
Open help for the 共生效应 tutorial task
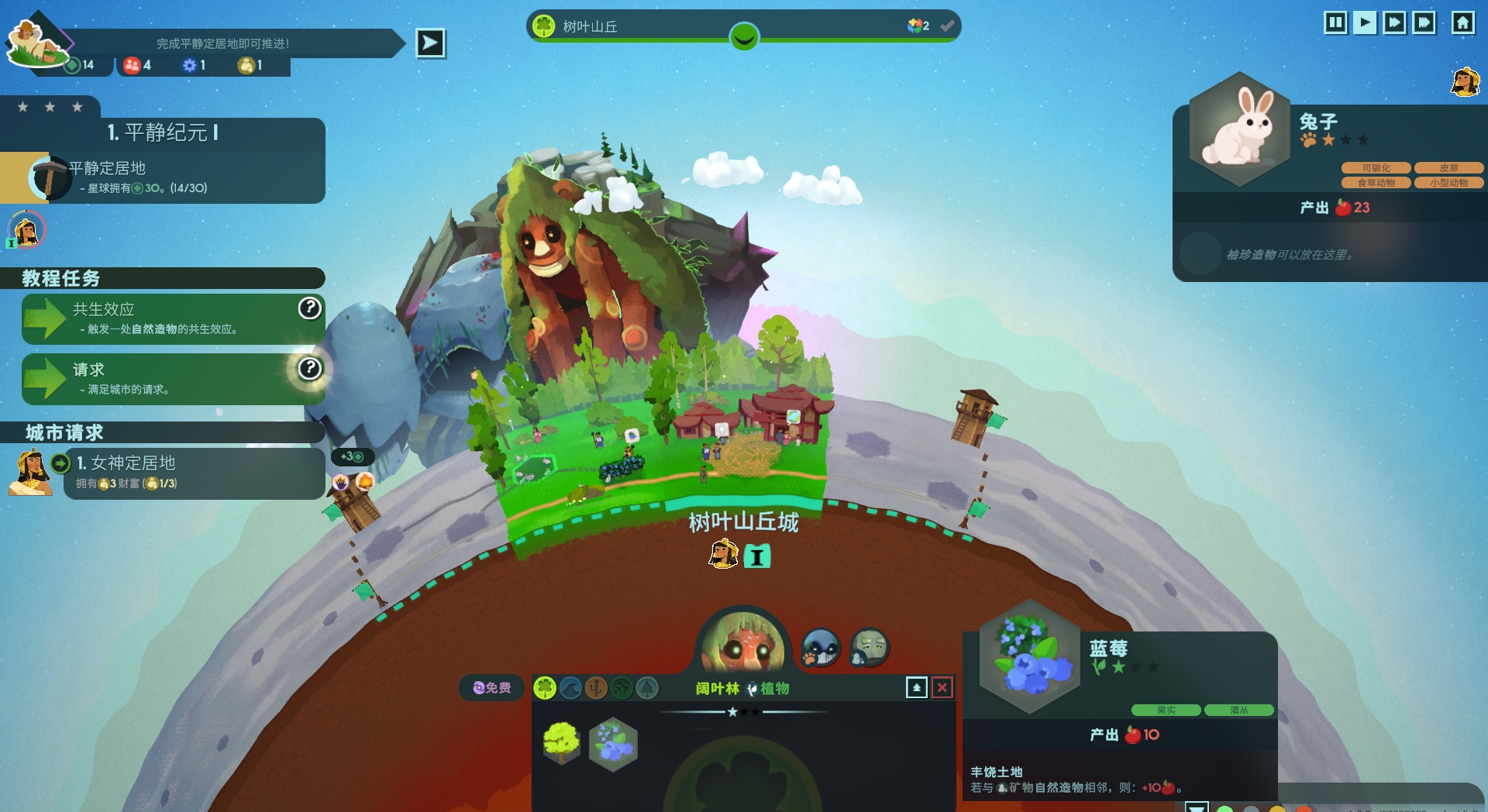[x=310, y=308]
